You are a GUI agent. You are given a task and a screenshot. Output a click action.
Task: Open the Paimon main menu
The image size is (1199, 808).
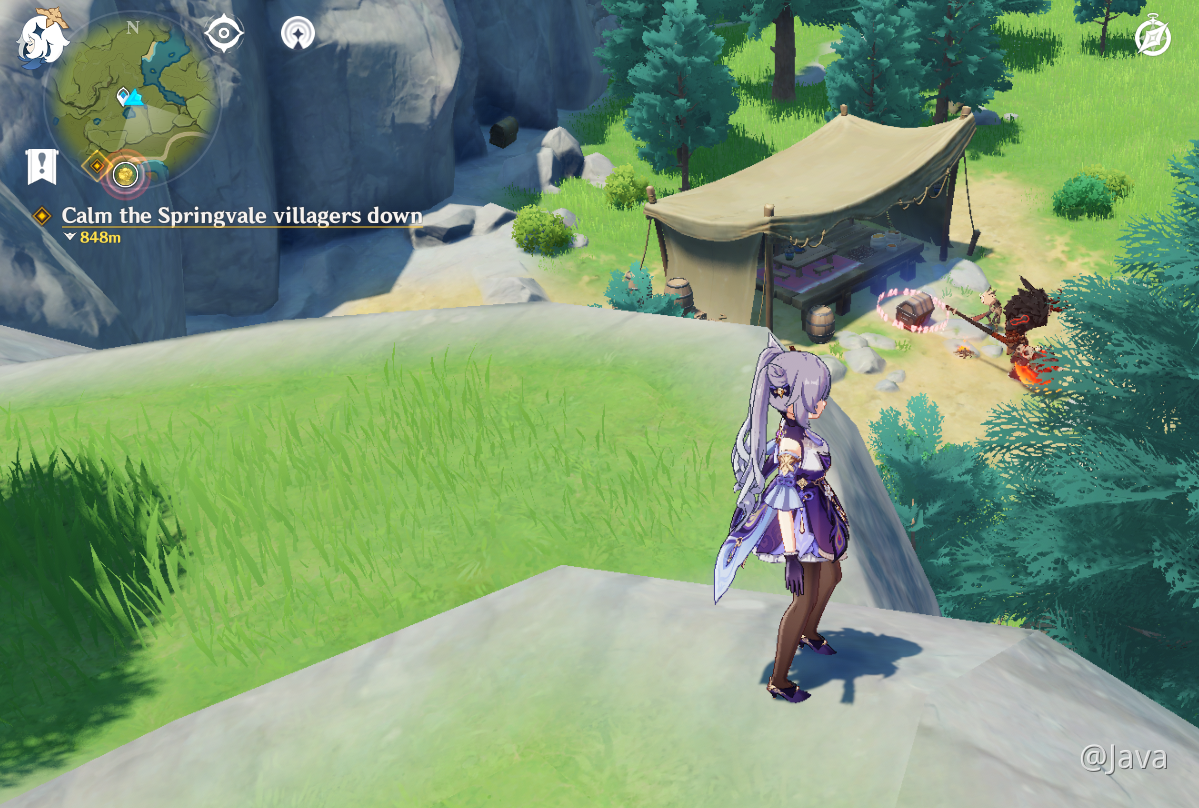41,37
